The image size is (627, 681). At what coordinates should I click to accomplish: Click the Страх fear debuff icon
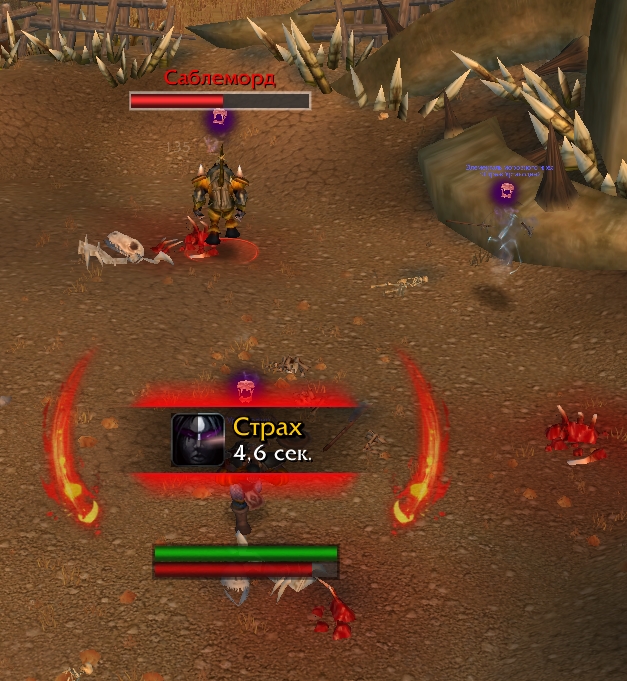197,439
